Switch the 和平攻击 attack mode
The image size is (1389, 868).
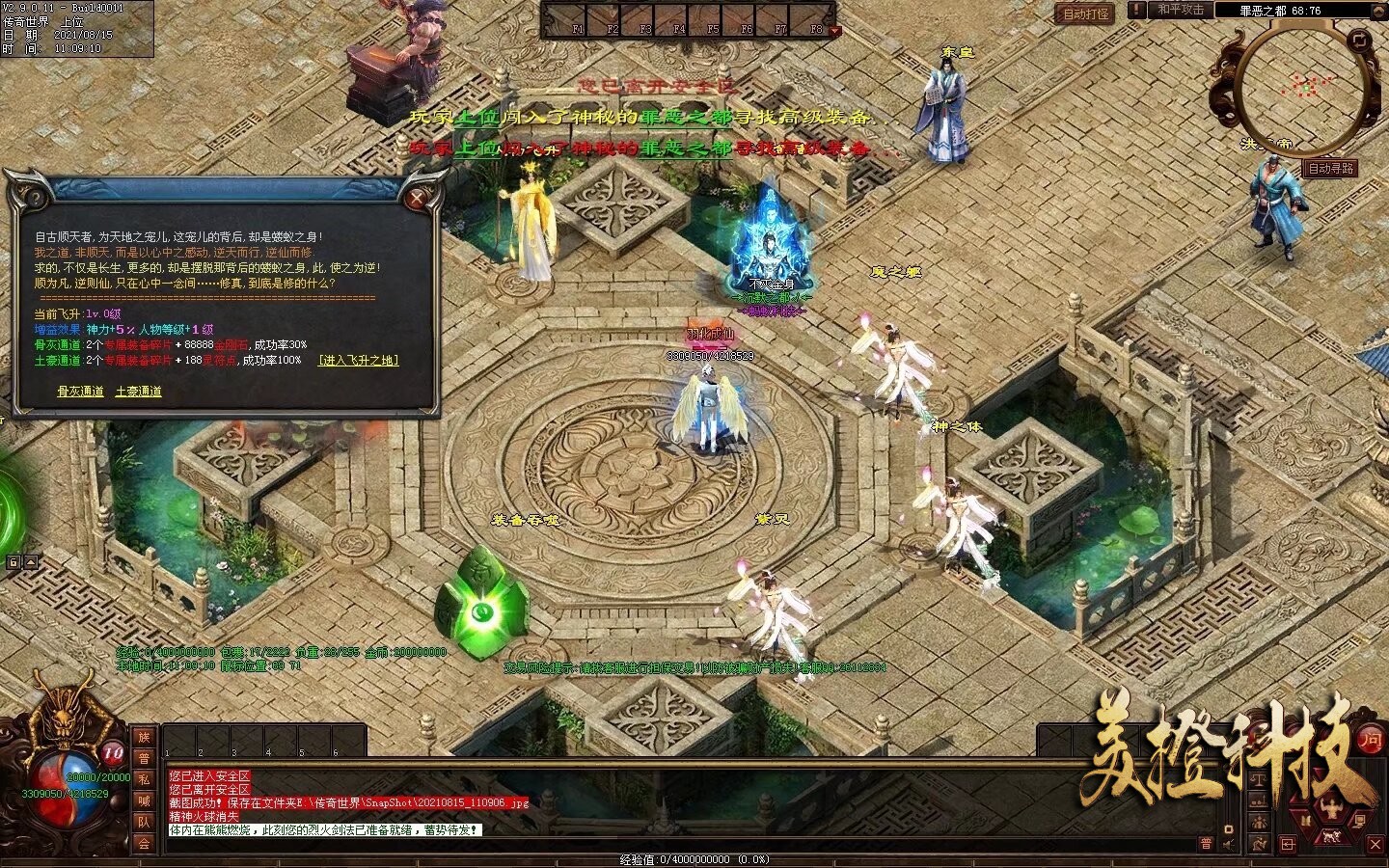point(1181,10)
